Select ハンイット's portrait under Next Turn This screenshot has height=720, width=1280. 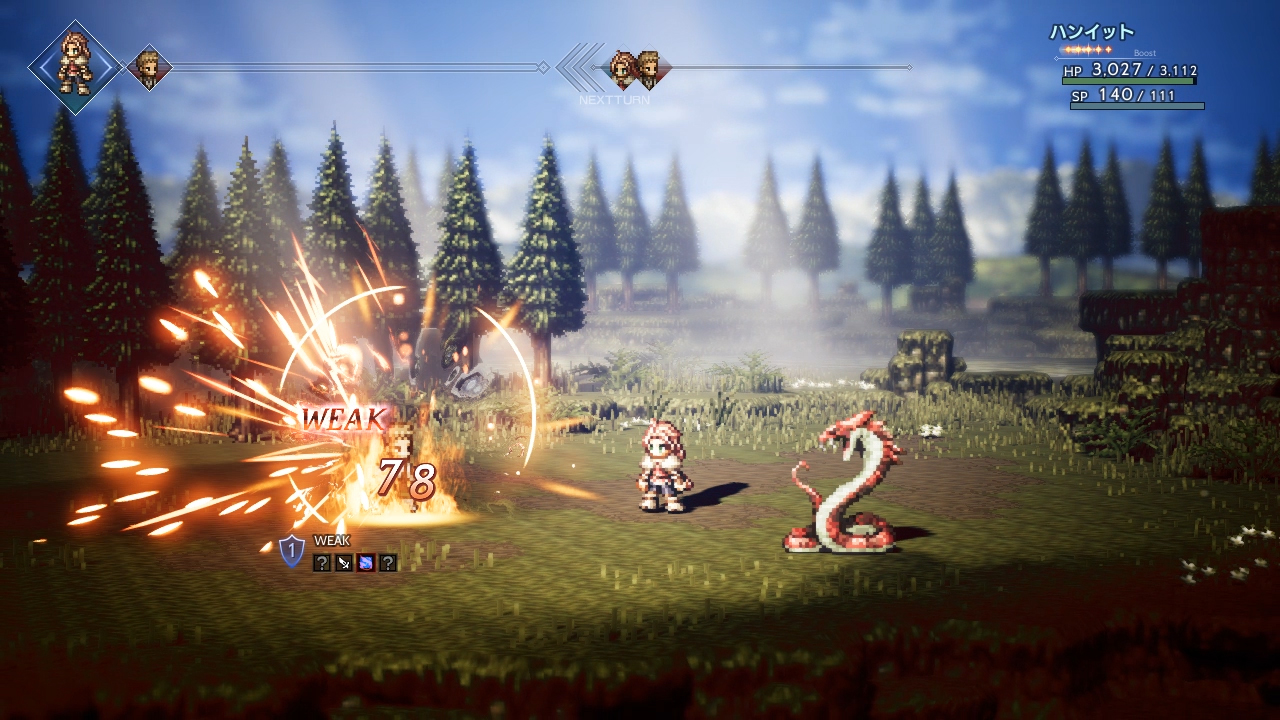[x=624, y=68]
